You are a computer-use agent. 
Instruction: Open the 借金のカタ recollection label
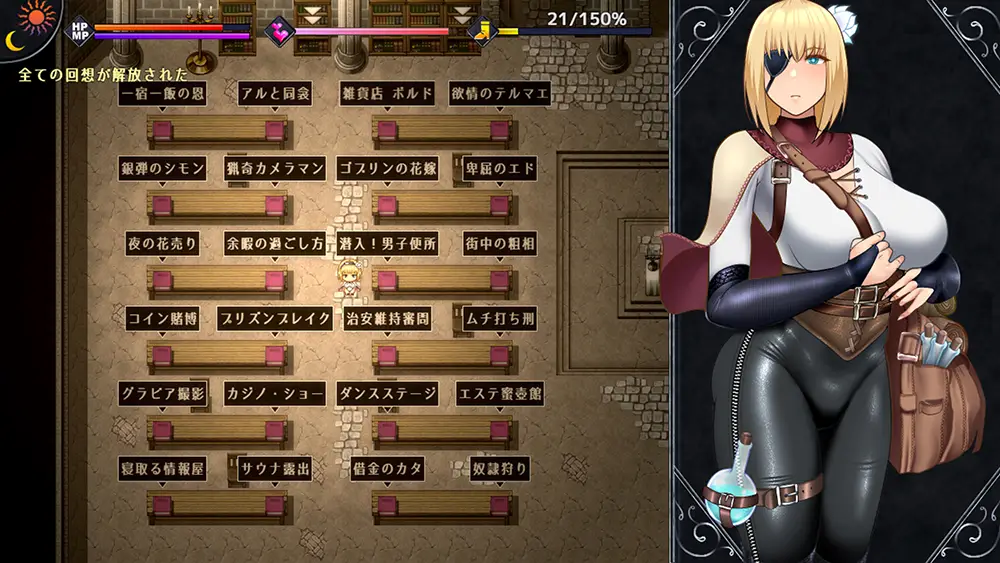click(387, 468)
